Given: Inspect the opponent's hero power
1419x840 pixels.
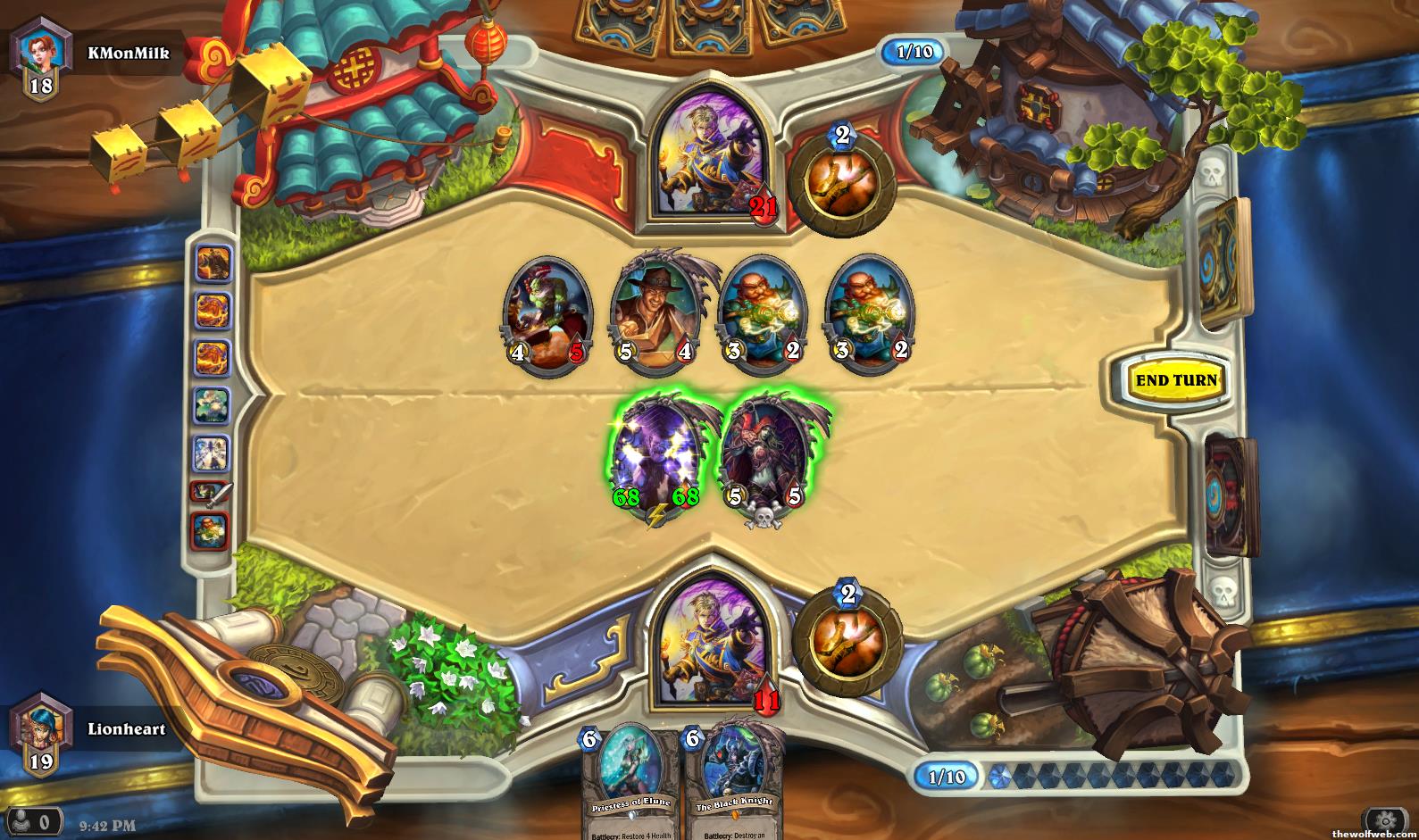Looking at the screenshot, I should (x=841, y=182).
